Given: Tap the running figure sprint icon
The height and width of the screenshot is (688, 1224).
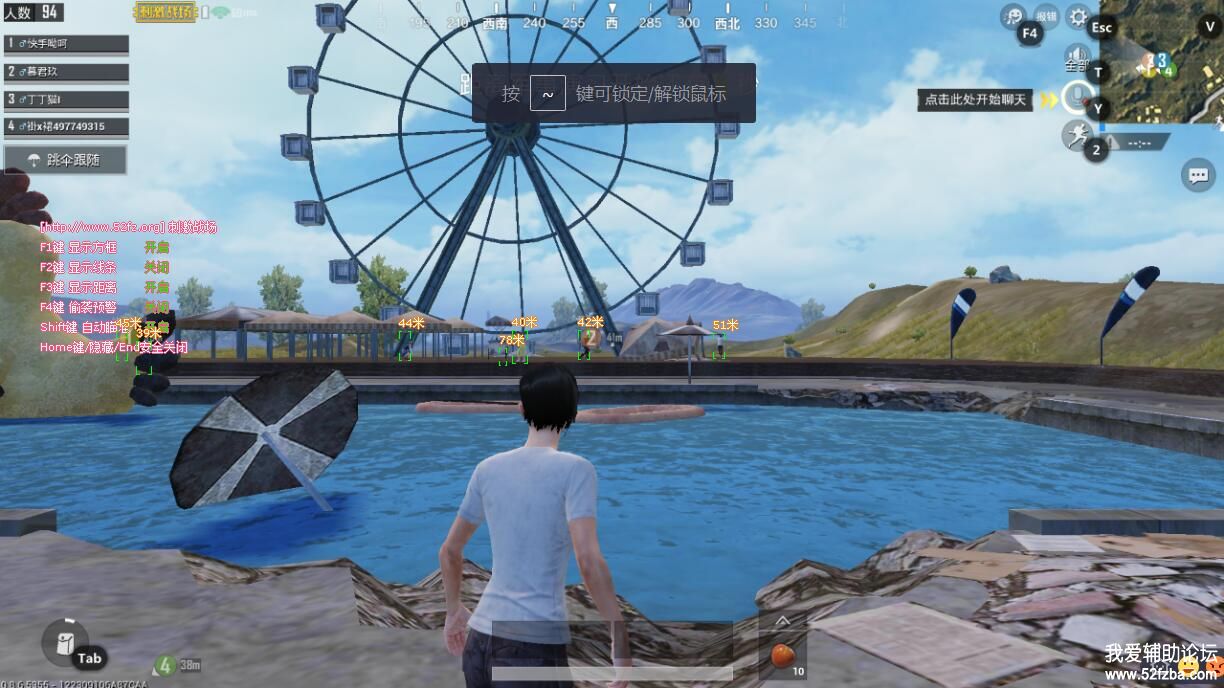Looking at the screenshot, I should [x=1076, y=134].
